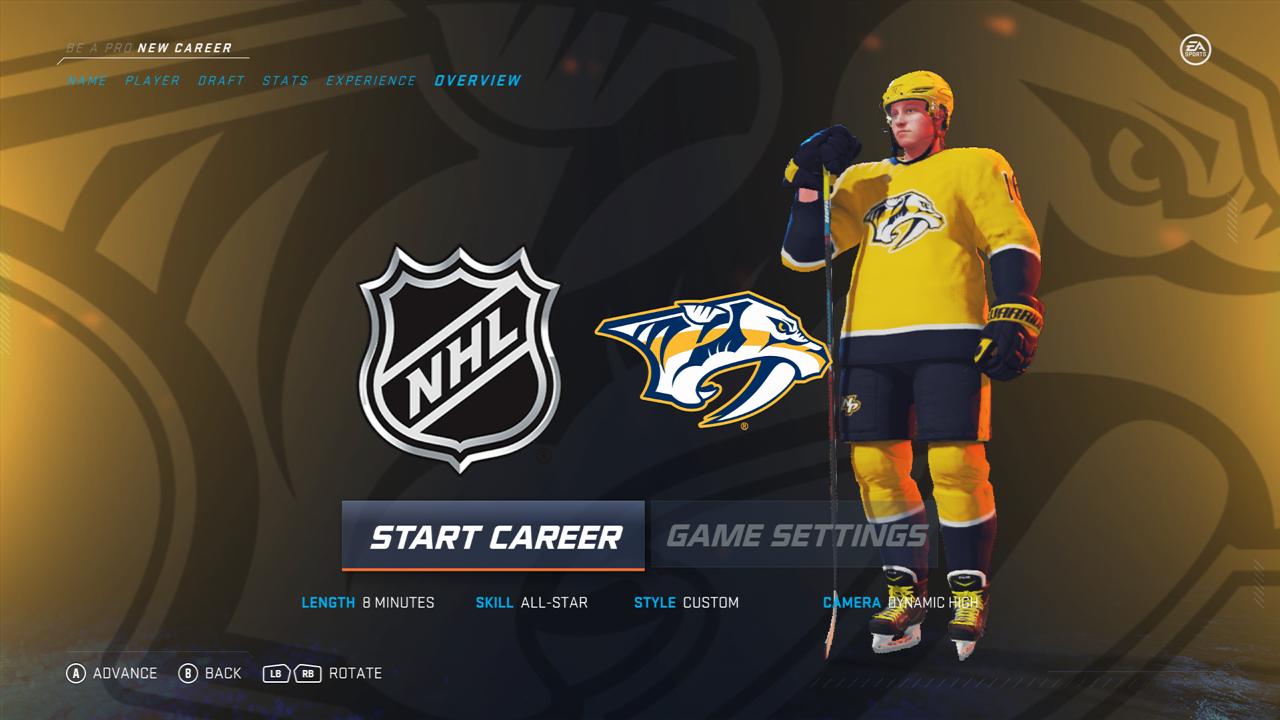The height and width of the screenshot is (720, 1280).
Task: Select the Stats tab
Action: click(x=285, y=81)
